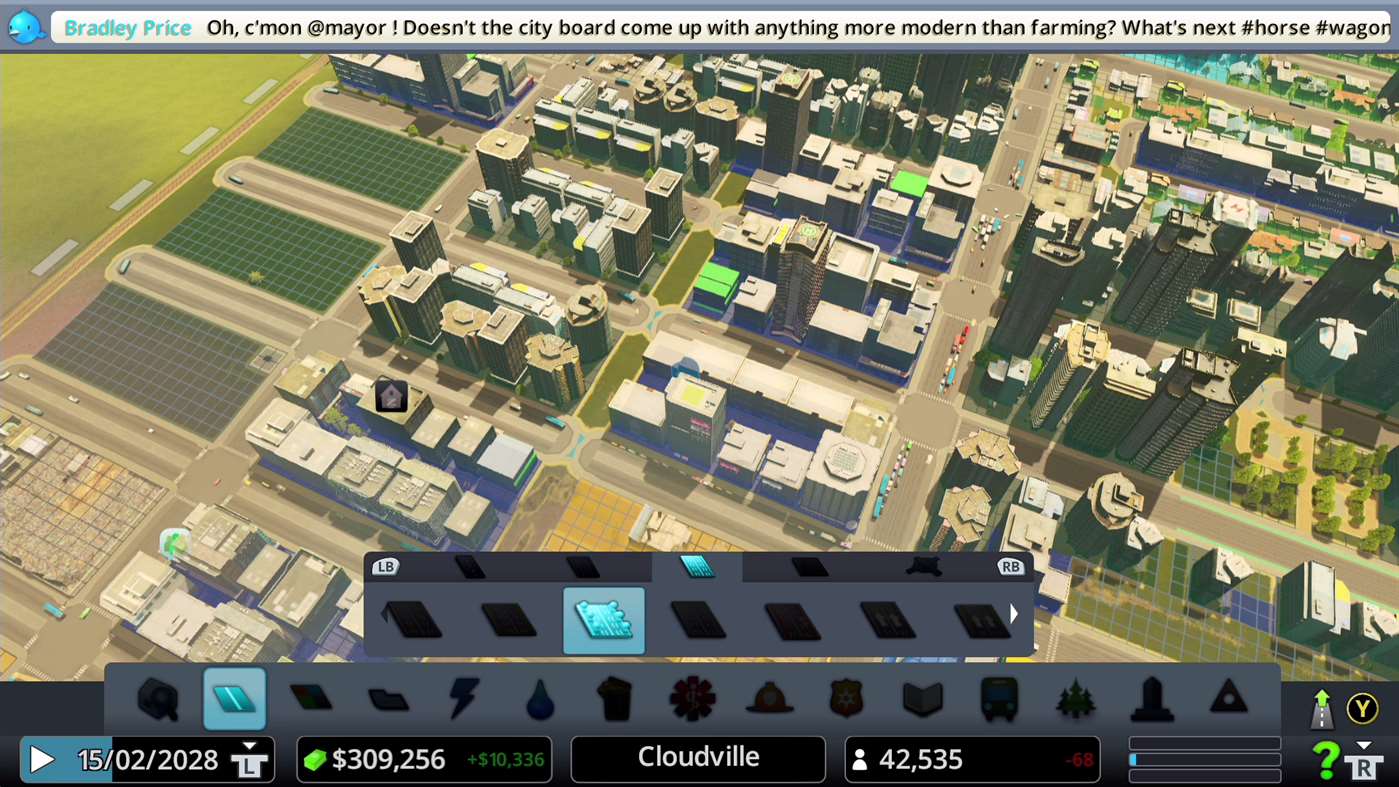This screenshot has height=787, width=1399.
Task: Open the Police services menu
Action: point(846,700)
